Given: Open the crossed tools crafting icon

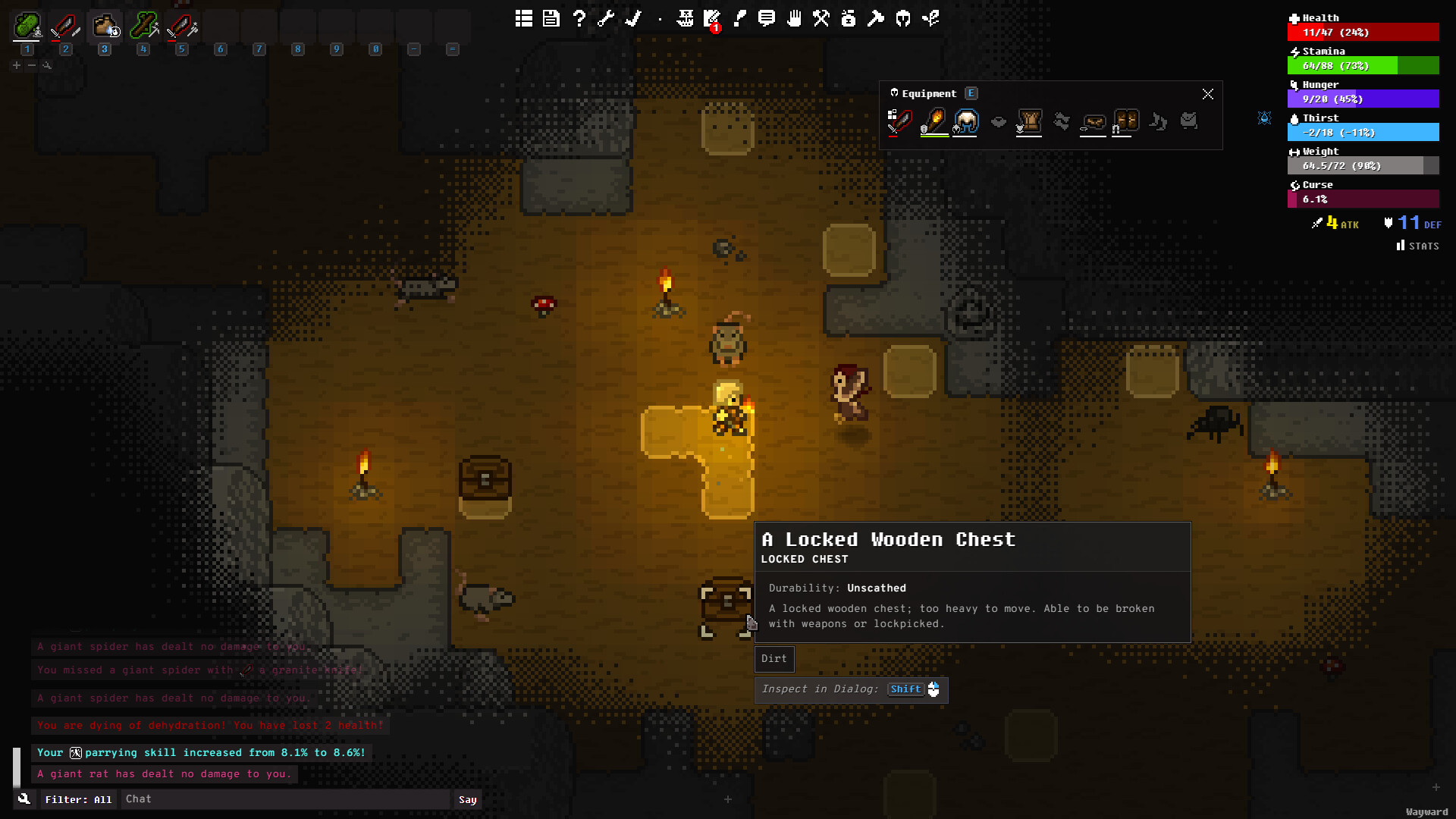Looking at the screenshot, I should (x=821, y=18).
